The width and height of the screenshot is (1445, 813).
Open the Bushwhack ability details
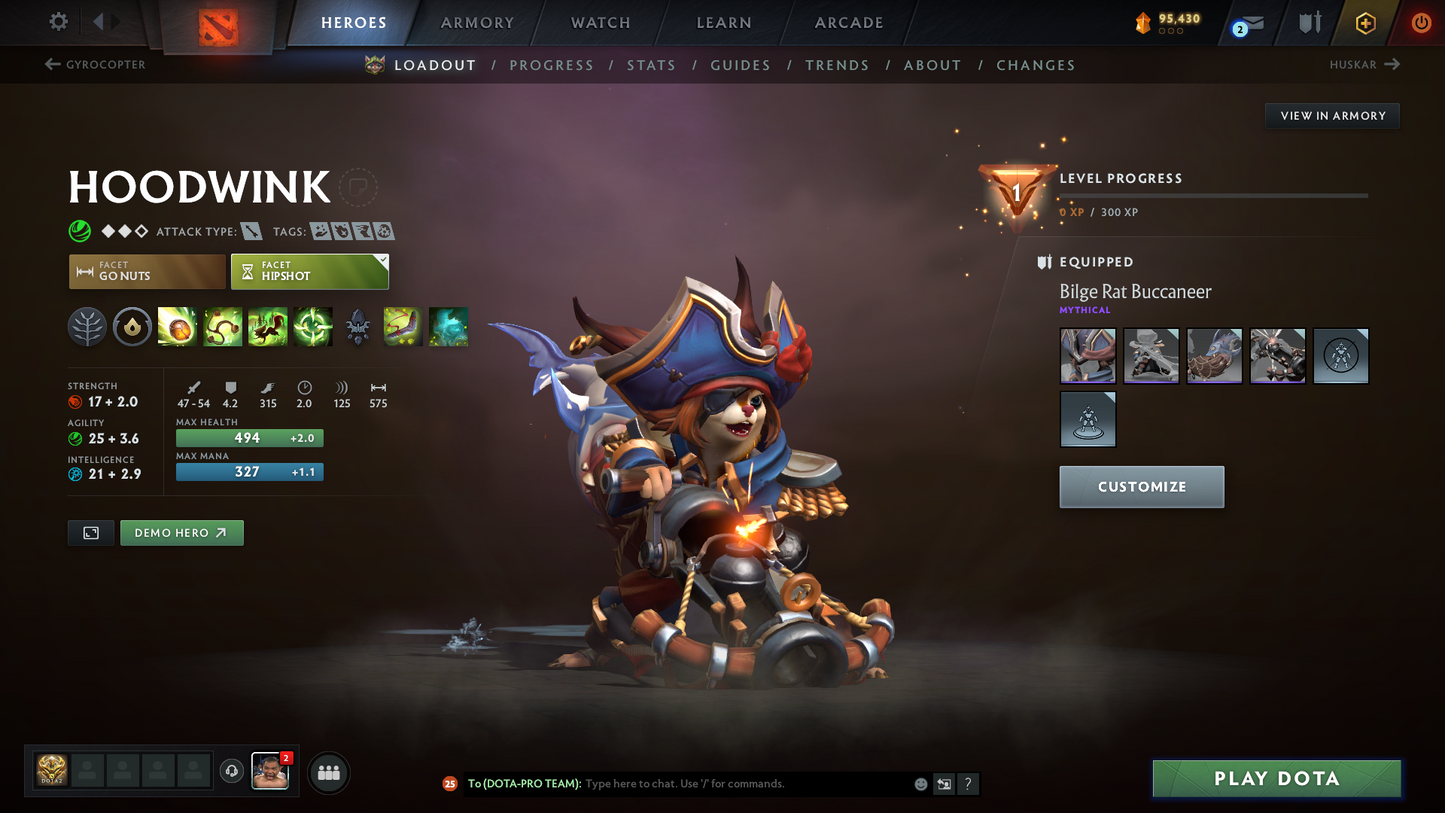click(223, 327)
